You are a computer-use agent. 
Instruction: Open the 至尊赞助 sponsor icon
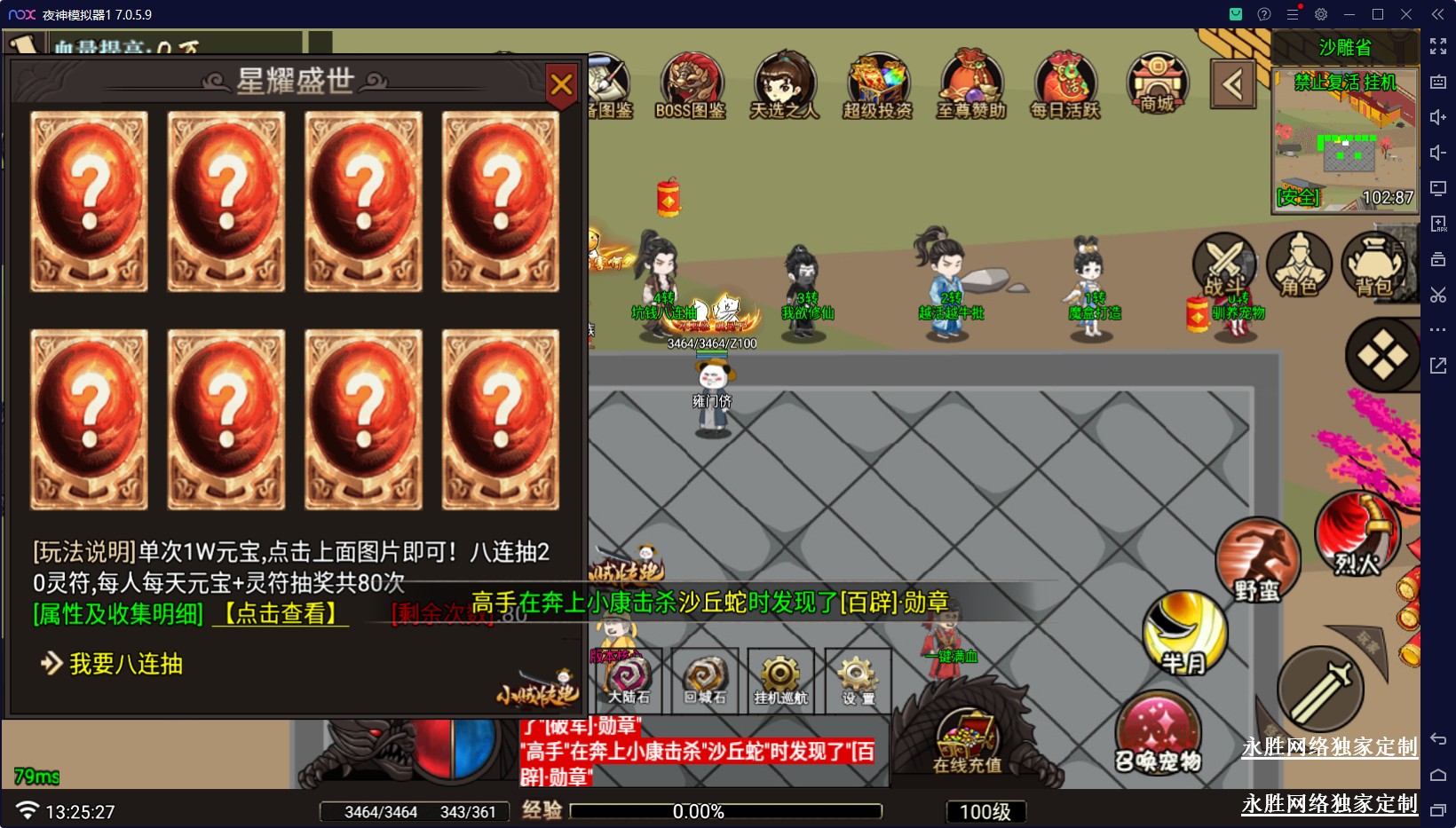[971, 85]
